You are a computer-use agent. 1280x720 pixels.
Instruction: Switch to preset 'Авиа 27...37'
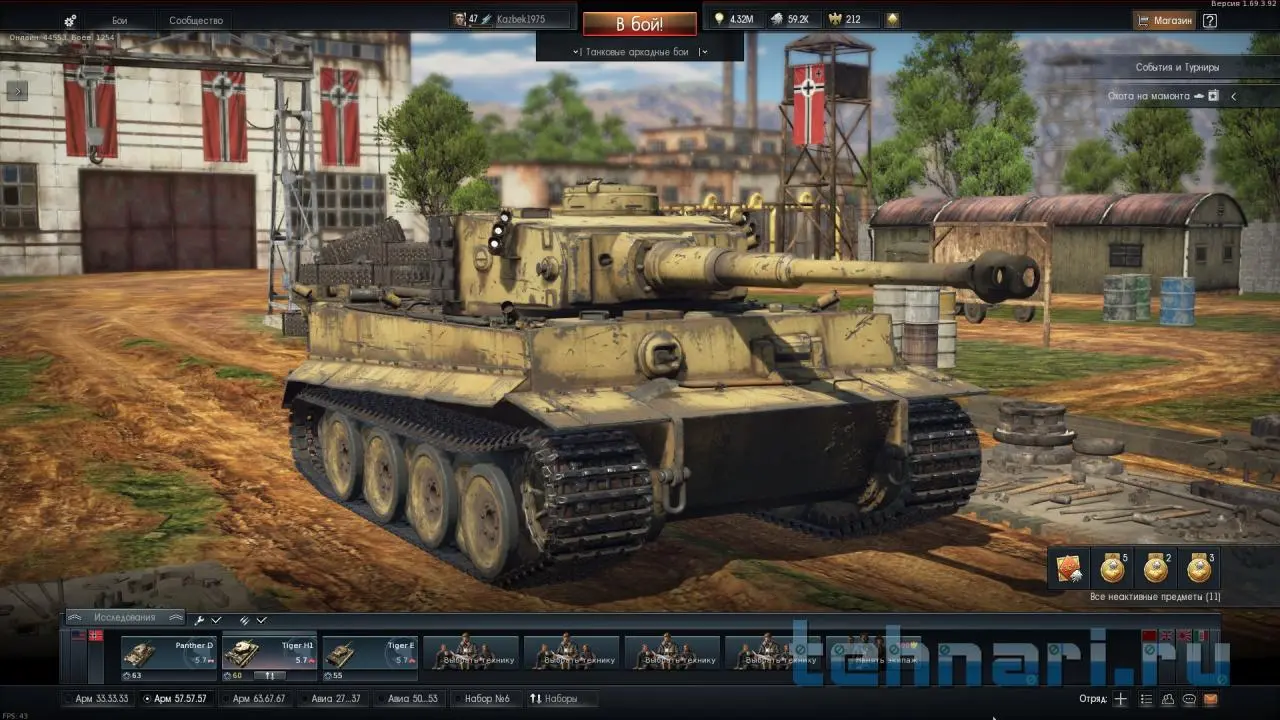point(336,698)
